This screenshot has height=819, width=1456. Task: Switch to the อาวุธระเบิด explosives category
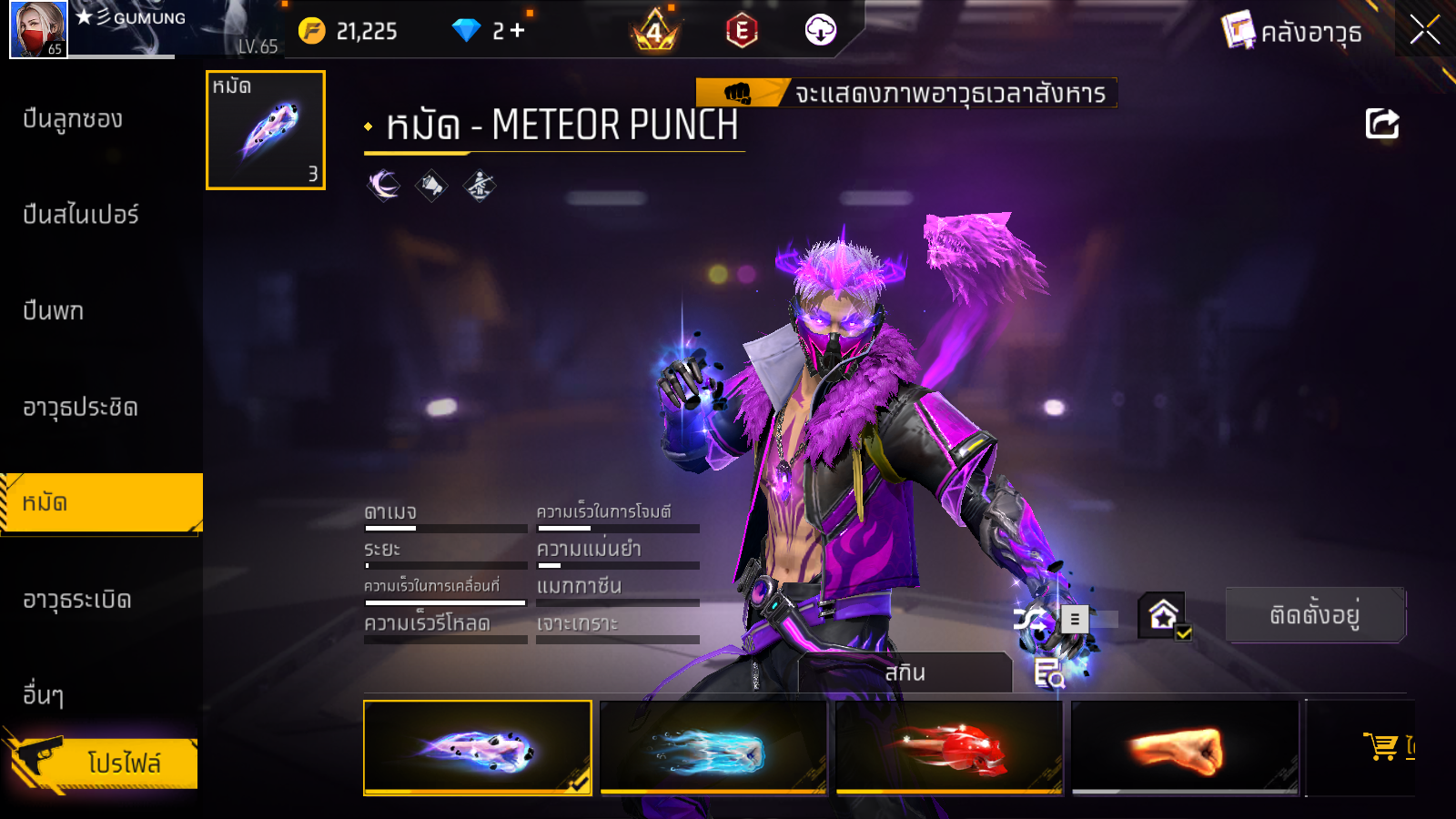click(77, 600)
